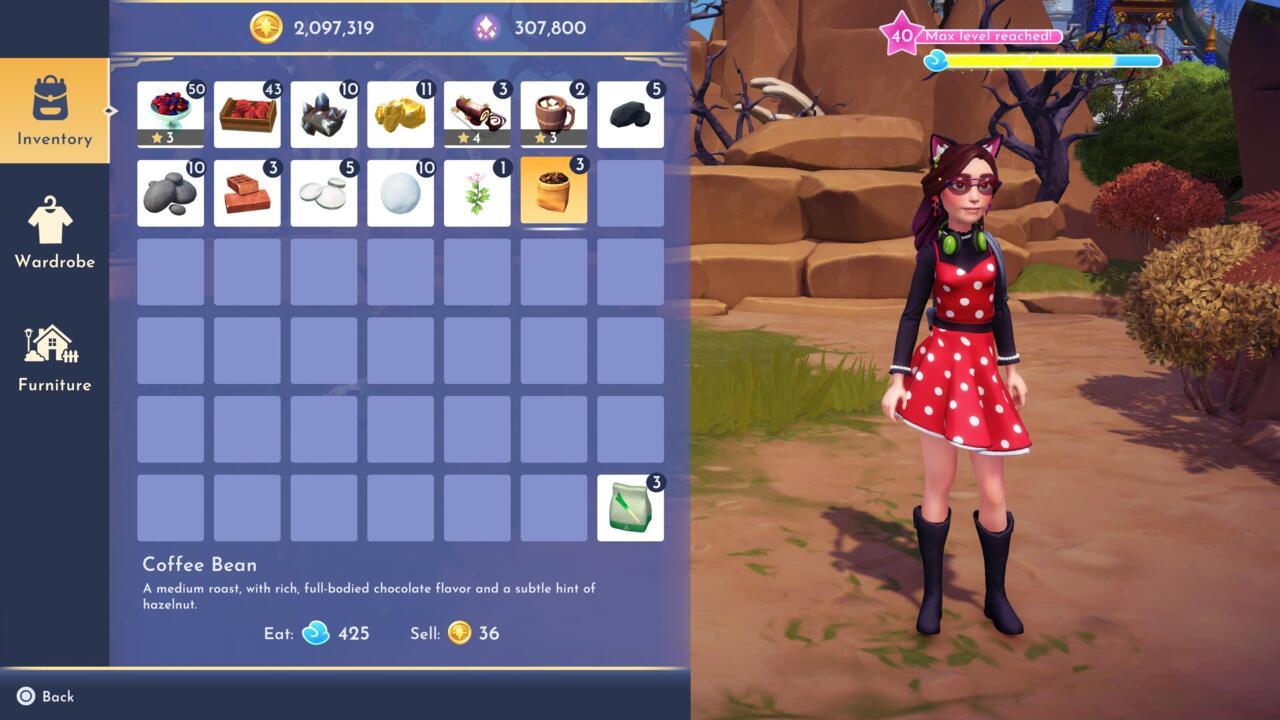Viewport: 1280px width, 720px height.
Task: Click the Back button
Action: pos(46,696)
